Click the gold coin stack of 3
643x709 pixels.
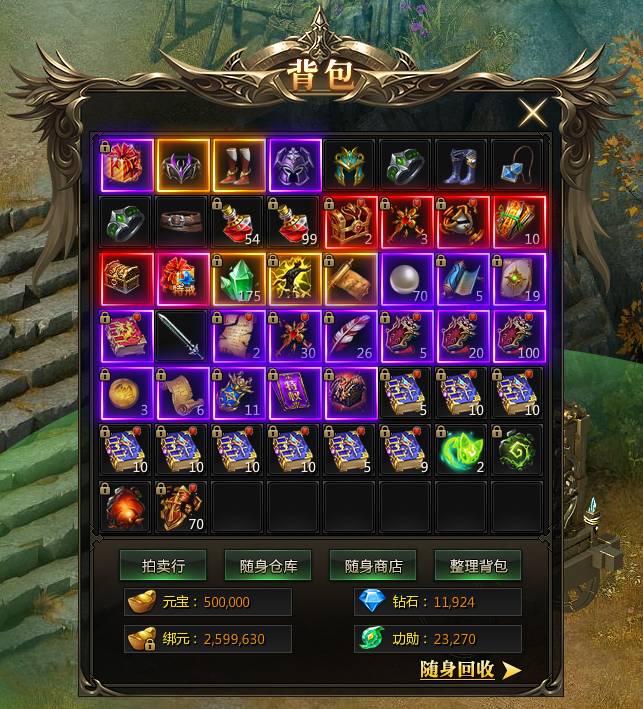pyautogui.click(x=126, y=393)
